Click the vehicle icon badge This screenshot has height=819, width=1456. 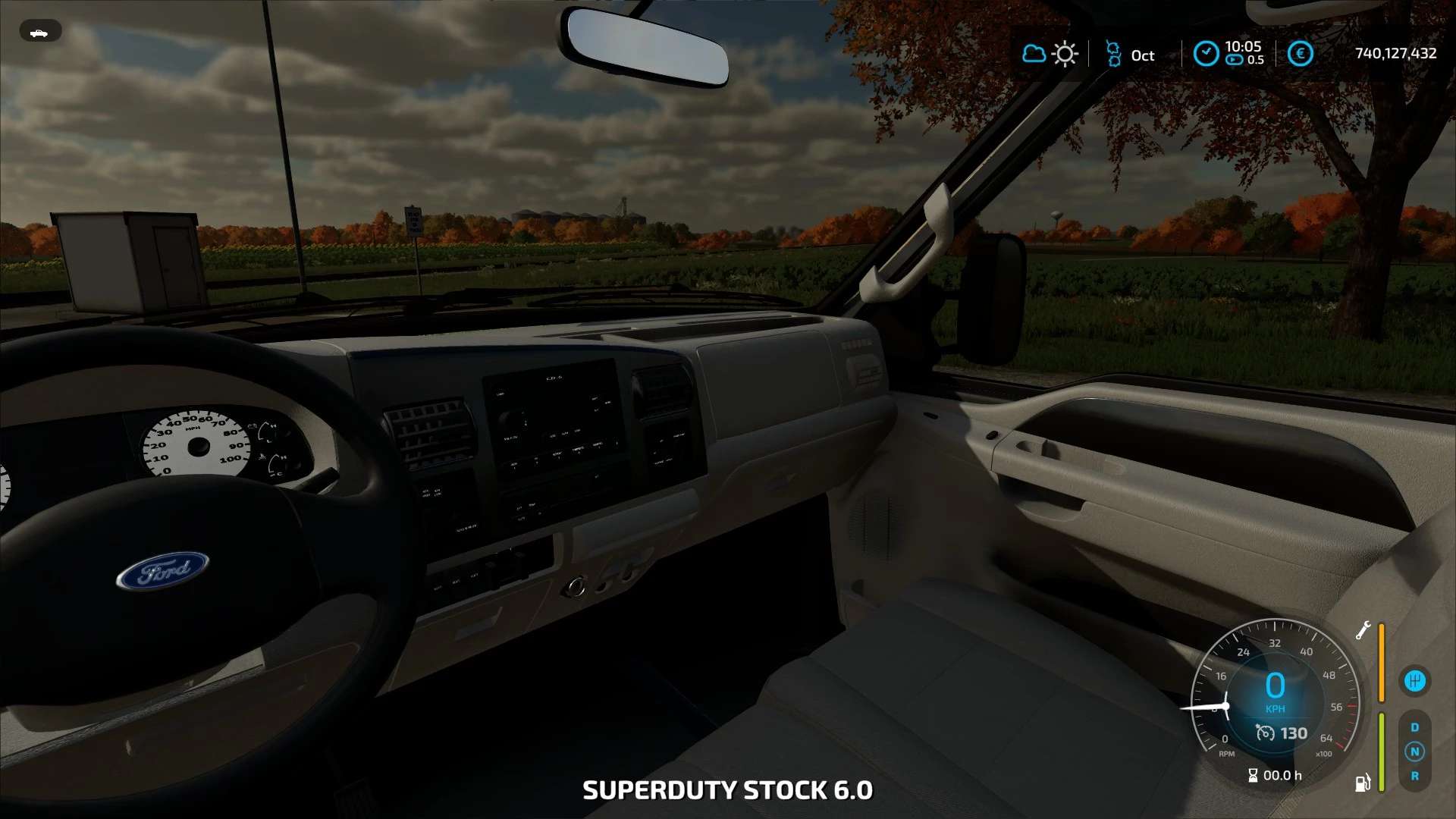coord(39,32)
